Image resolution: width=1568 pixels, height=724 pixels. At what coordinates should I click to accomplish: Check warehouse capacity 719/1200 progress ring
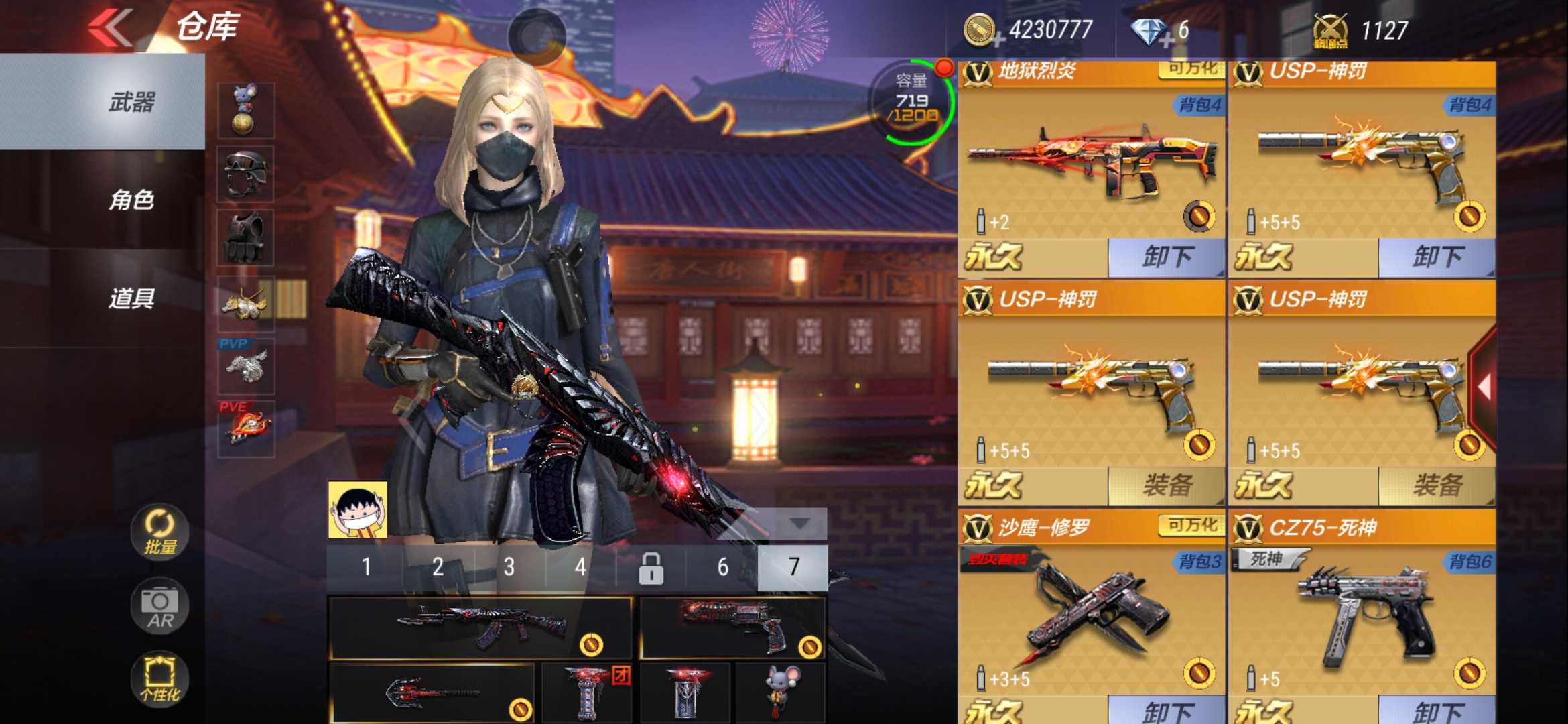915,101
